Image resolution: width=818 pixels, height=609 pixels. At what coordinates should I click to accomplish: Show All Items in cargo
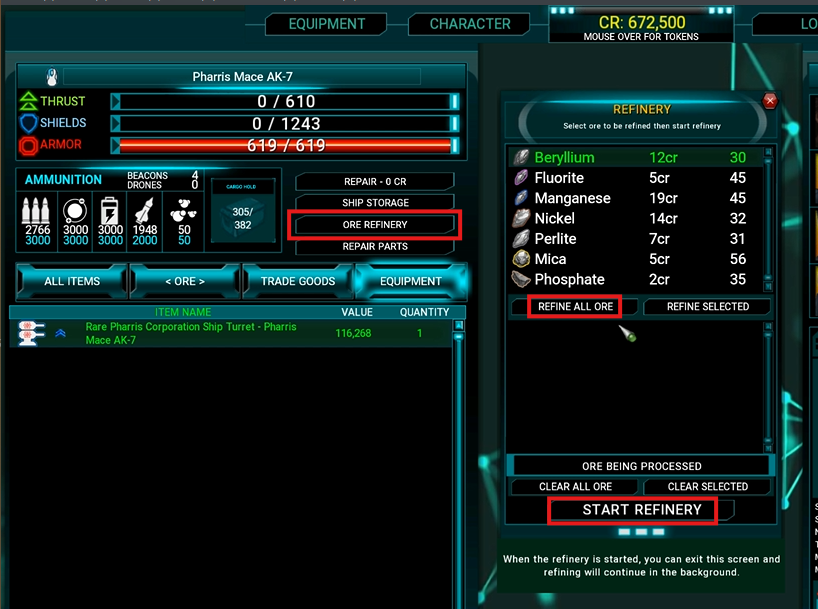pyautogui.click(x=72, y=281)
